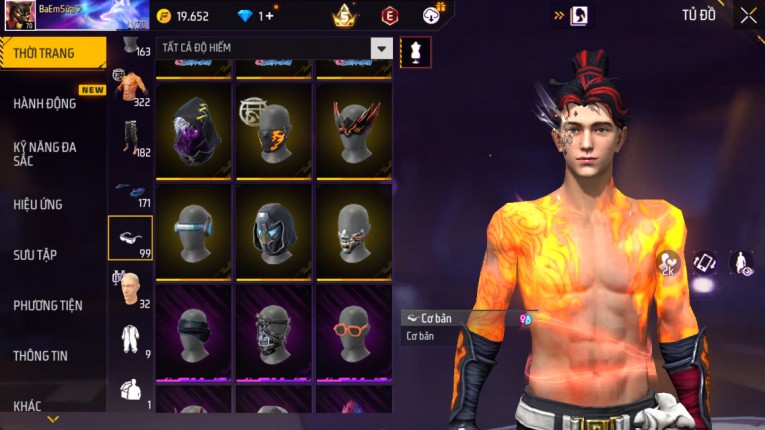Toggle the mannequin preview button

[x=415, y=52]
